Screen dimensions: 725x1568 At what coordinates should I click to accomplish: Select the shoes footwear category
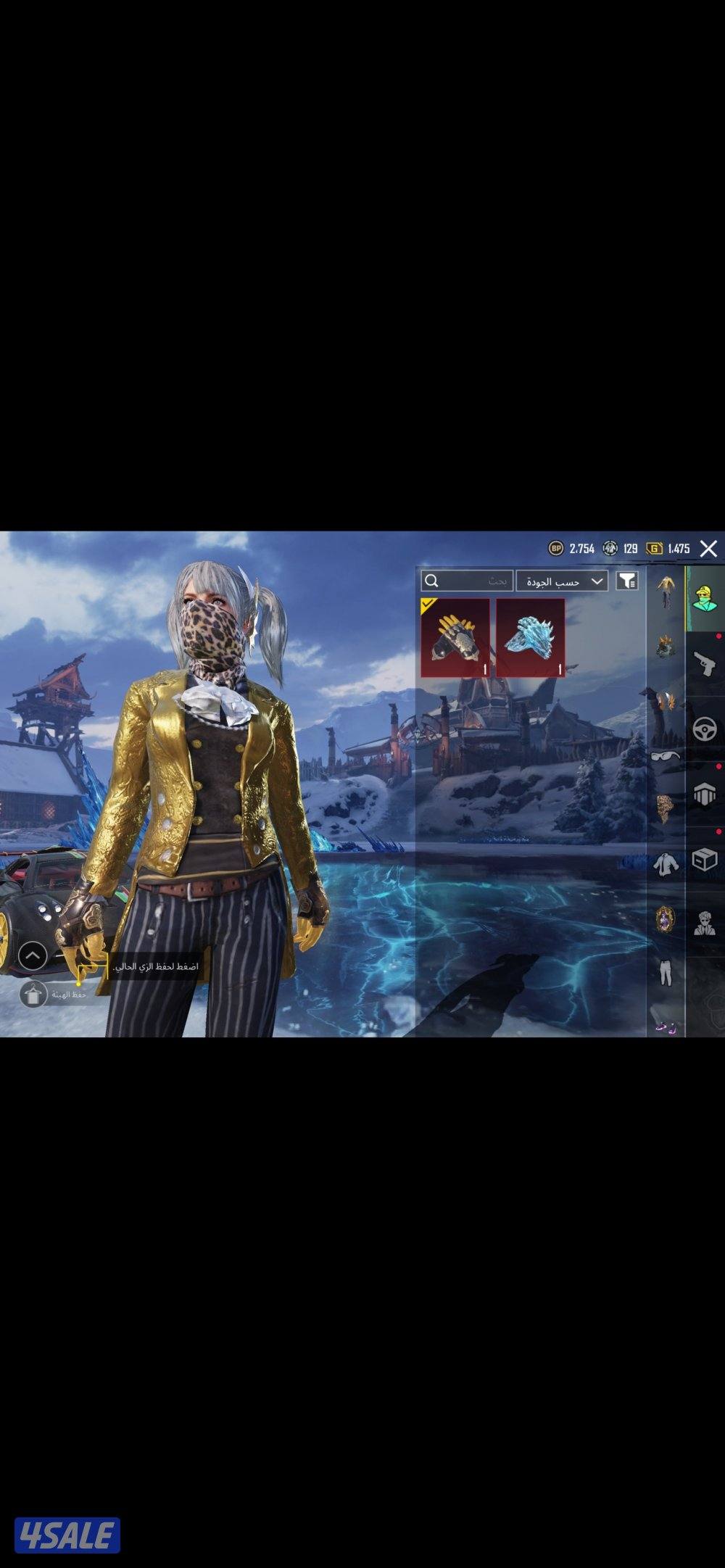[x=666, y=1026]
